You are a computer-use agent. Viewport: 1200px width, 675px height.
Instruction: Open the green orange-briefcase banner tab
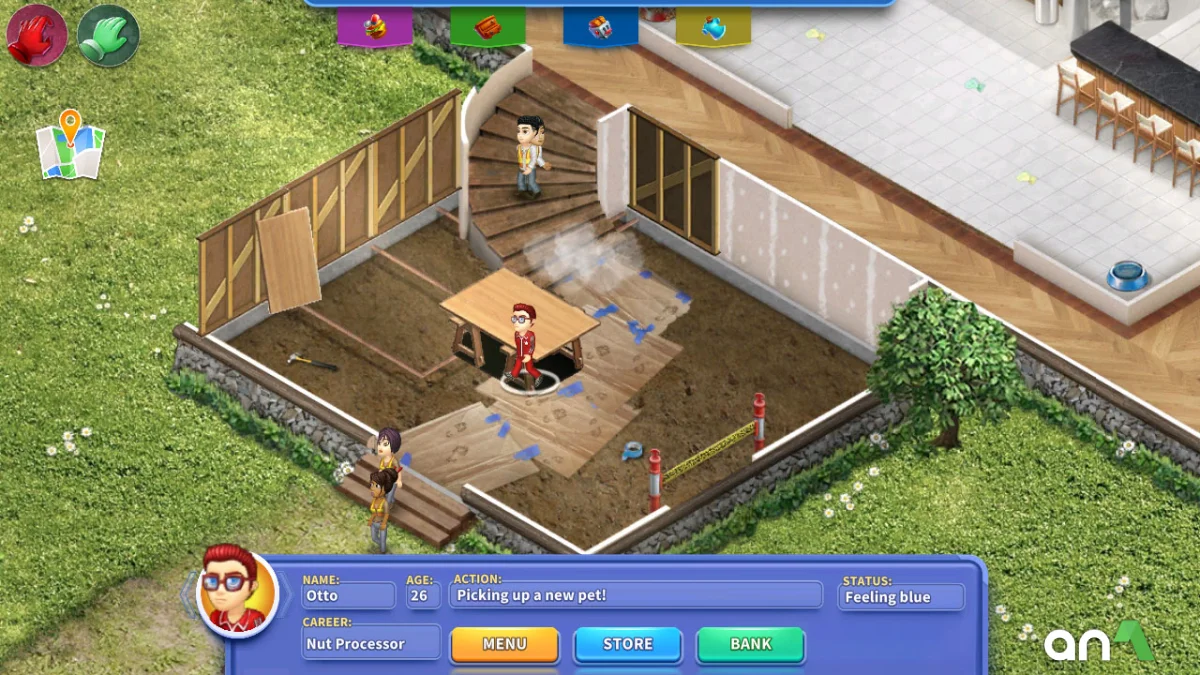point(487,27)
